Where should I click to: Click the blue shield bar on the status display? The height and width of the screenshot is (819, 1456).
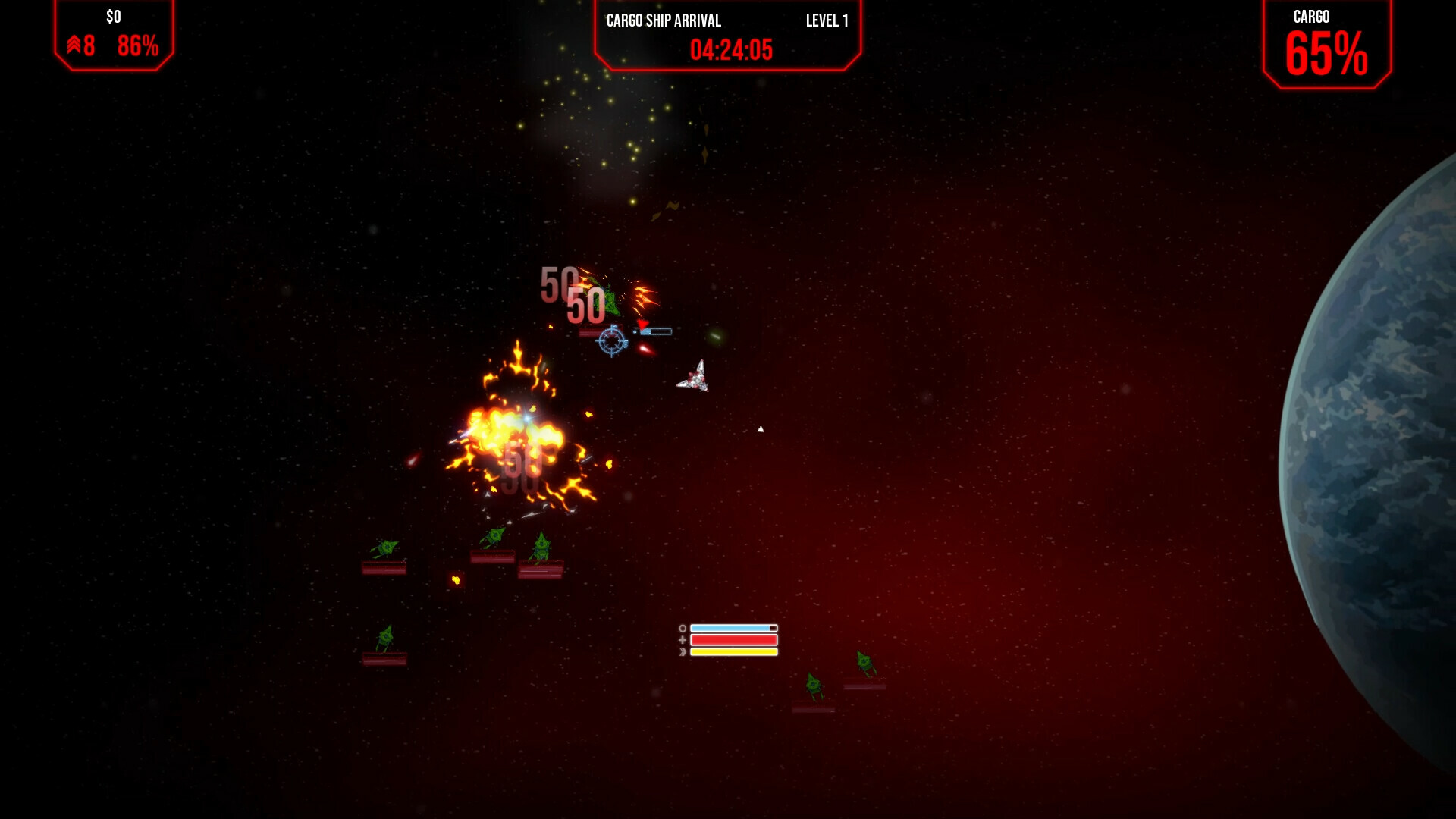(732, 628)
